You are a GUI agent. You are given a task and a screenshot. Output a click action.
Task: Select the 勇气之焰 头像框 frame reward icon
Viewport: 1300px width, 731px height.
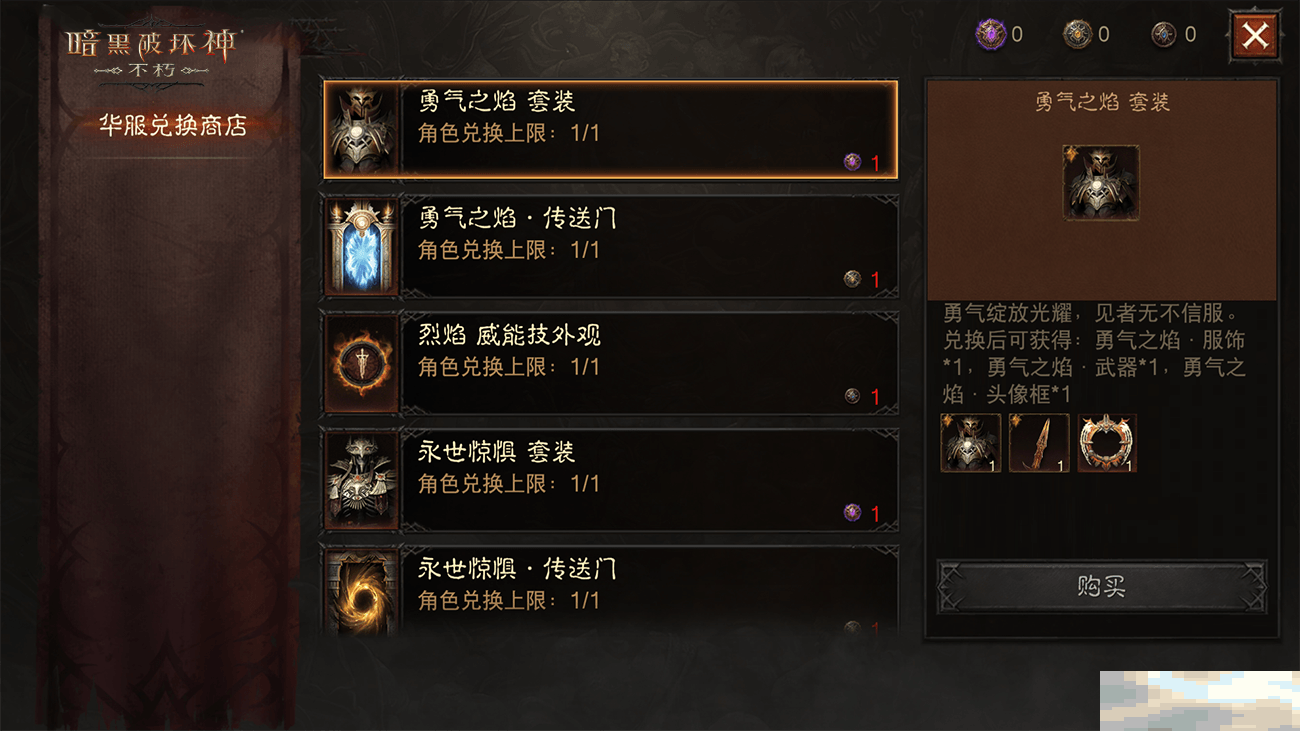pos(1106,443)
